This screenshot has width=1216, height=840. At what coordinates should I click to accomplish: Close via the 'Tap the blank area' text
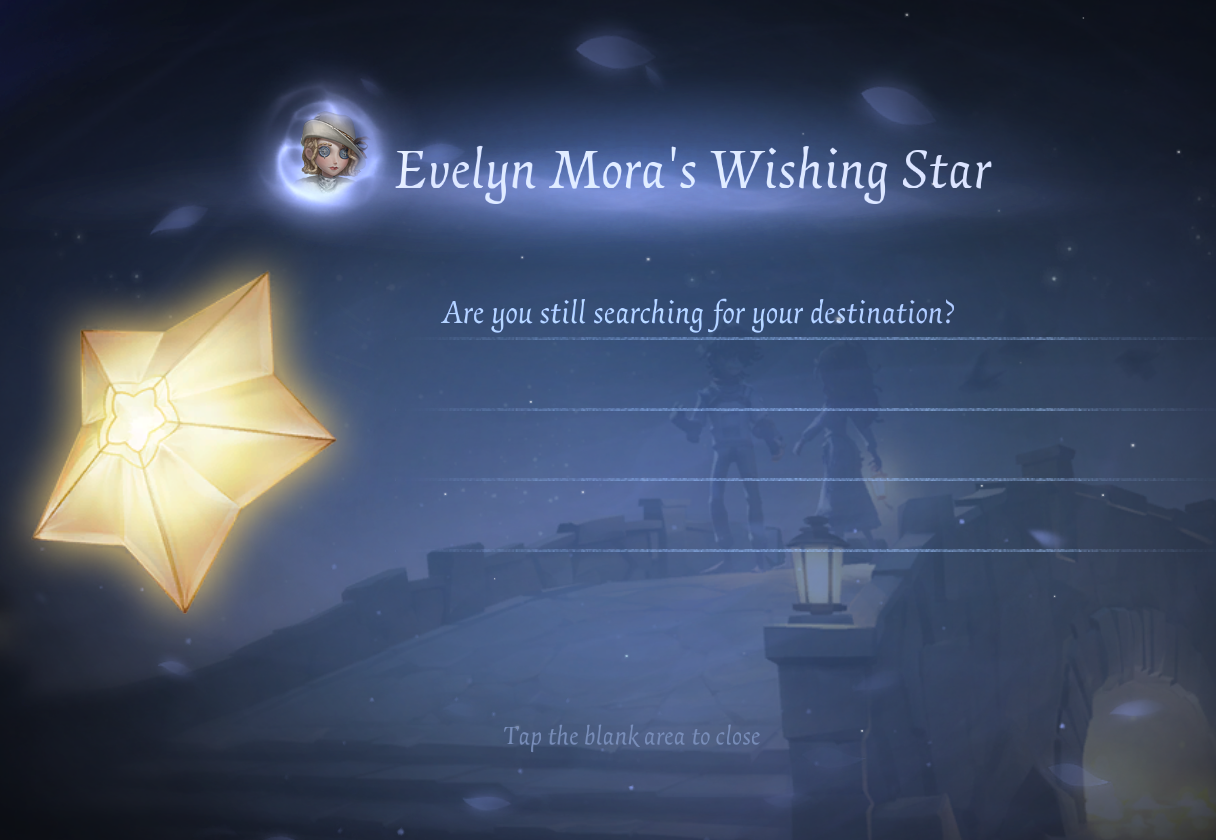[631, 737]
